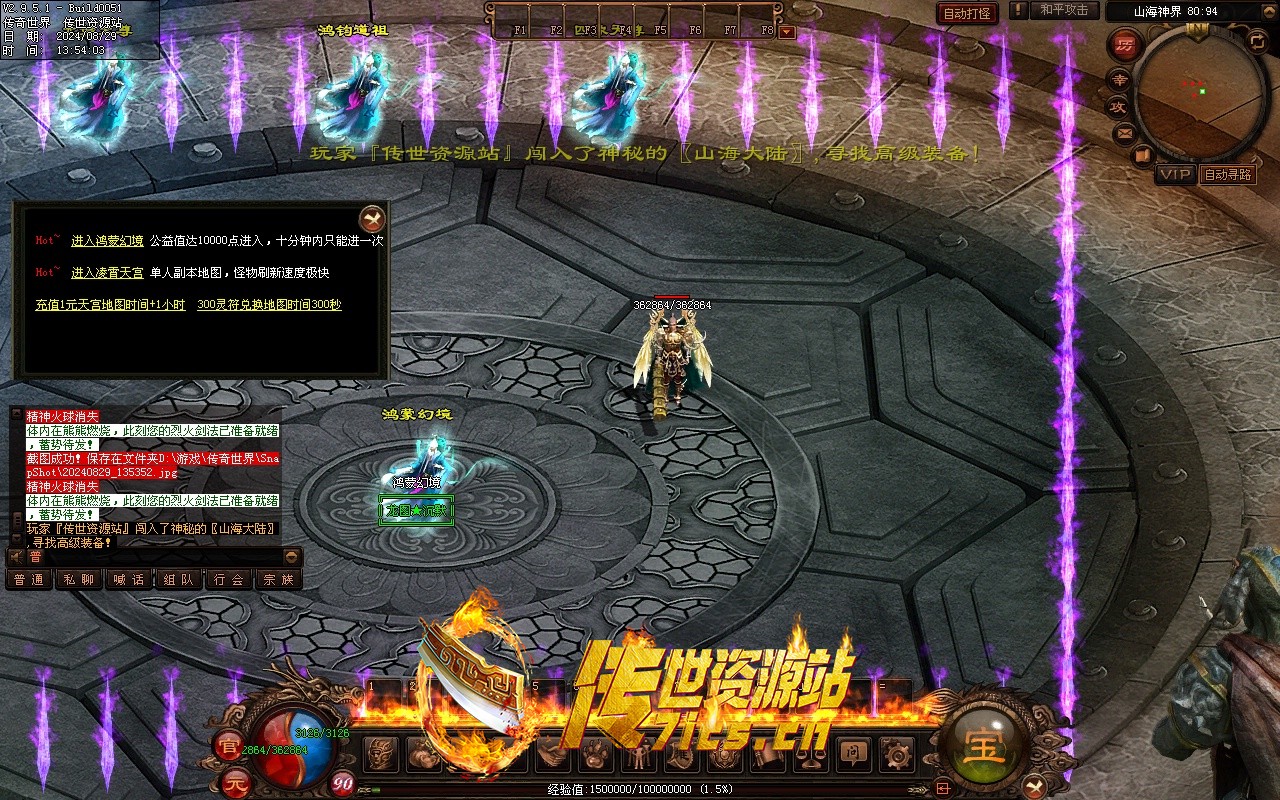Toggle 自动打怪 auto-fight button
The width and height of the screenshot is (1280, 800).
click(967, 13)
